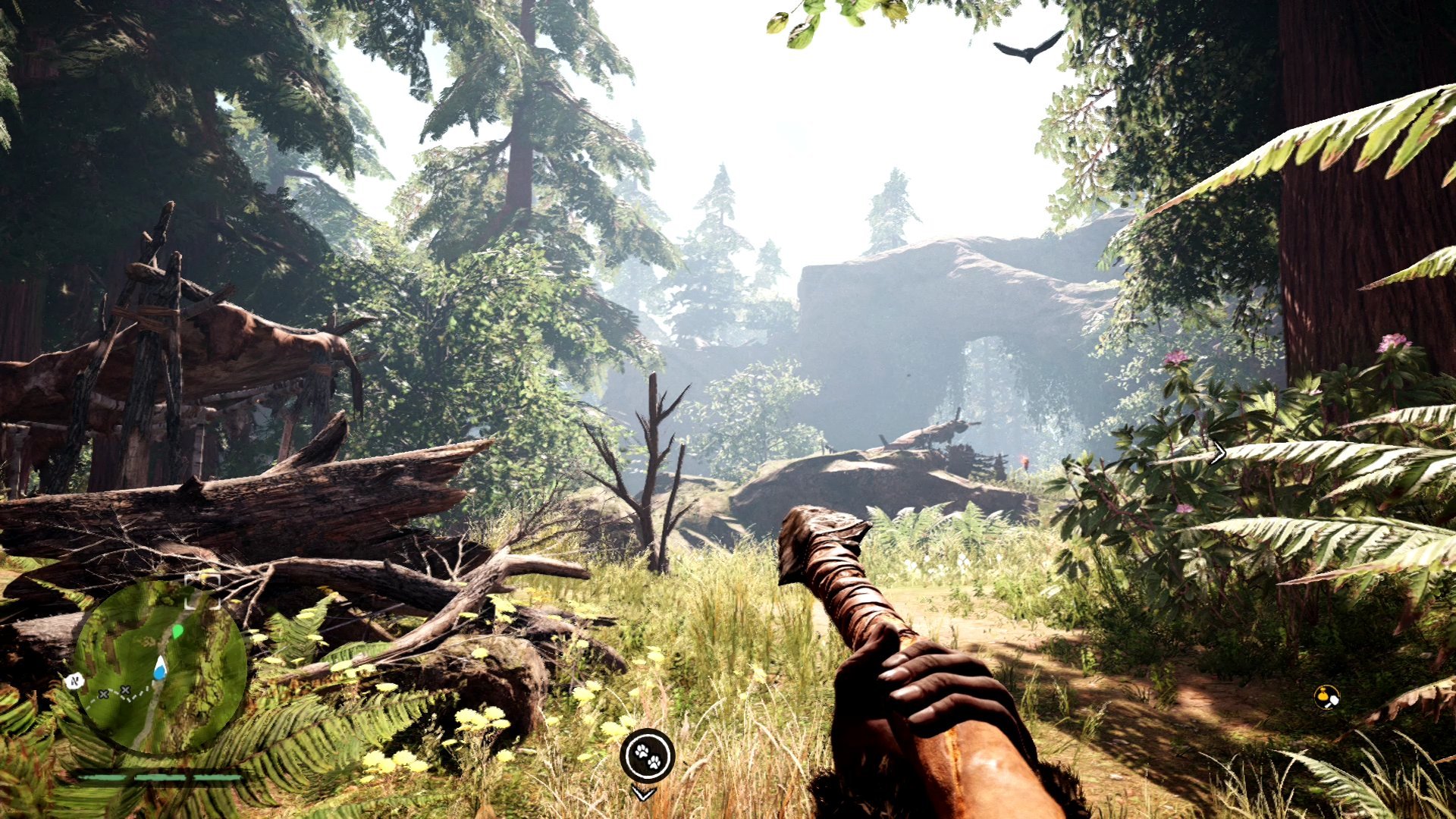Click the pouch and hammer crafting icon

[x=1326, y=696]
